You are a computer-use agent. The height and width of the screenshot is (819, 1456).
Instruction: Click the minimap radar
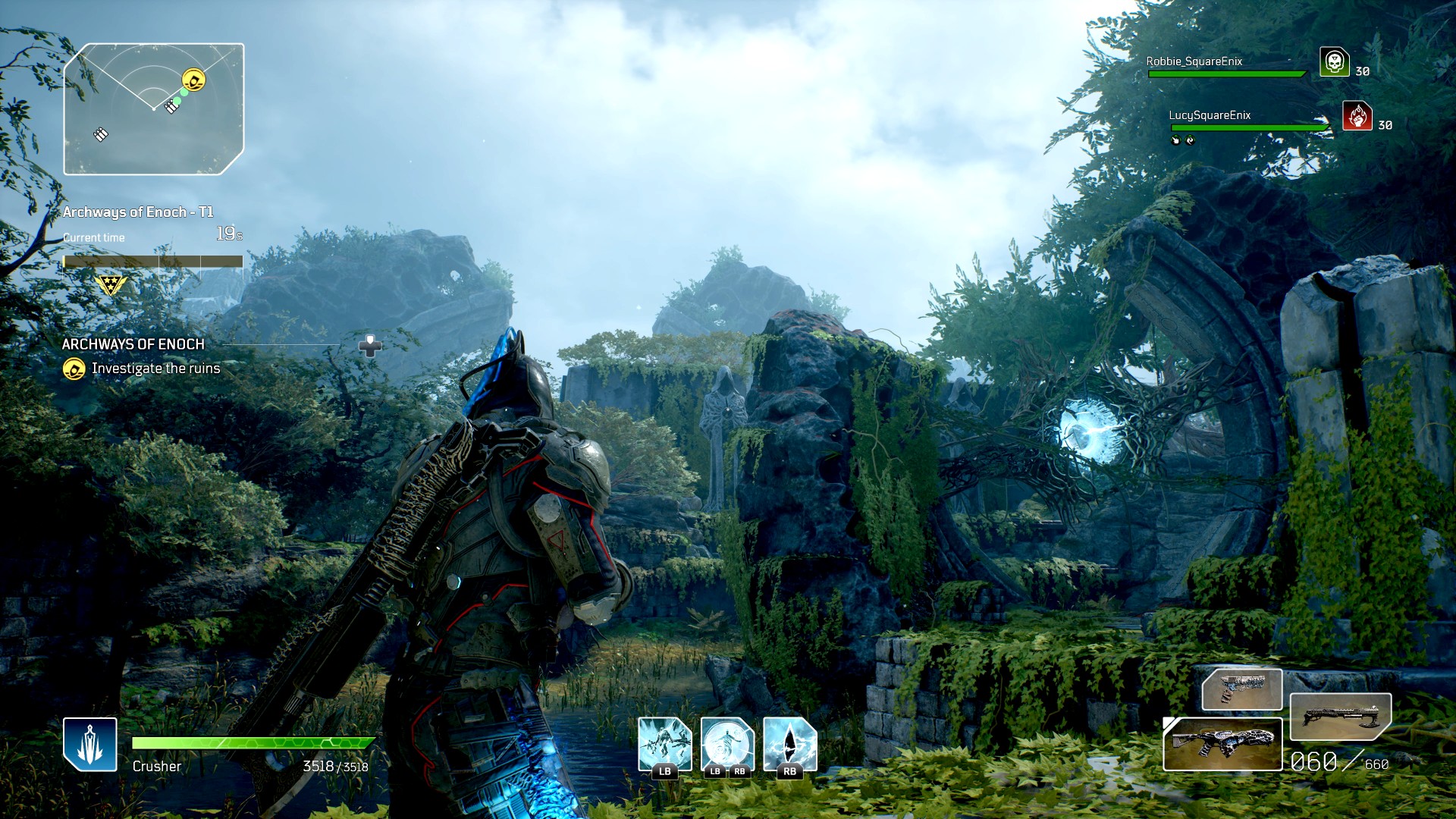(x=154, y=109)
